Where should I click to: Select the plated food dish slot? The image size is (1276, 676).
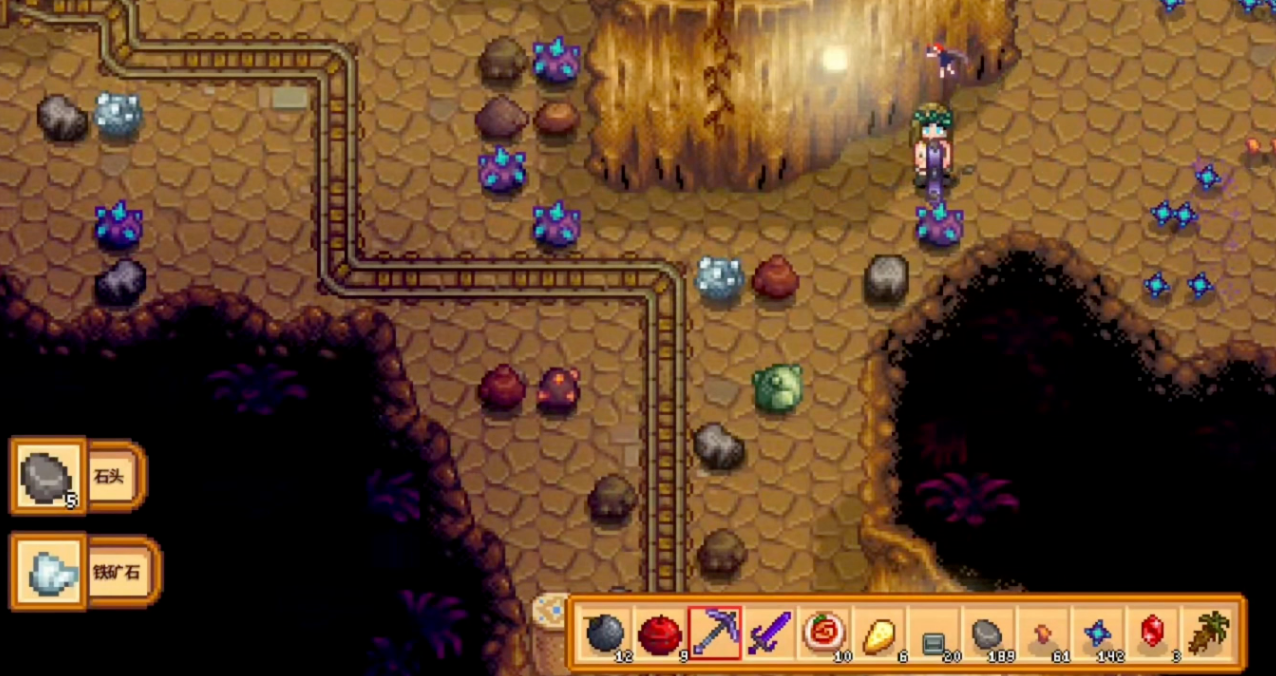(824, 633)
